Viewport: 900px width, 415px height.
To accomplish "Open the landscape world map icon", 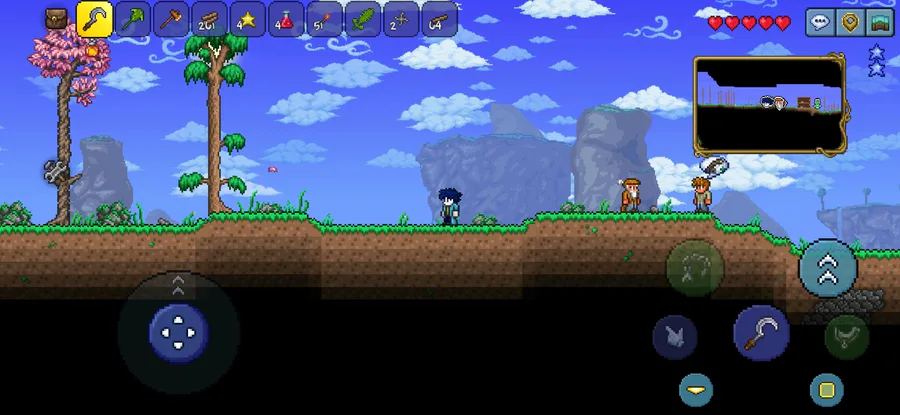I will click(x=881, y=22).
